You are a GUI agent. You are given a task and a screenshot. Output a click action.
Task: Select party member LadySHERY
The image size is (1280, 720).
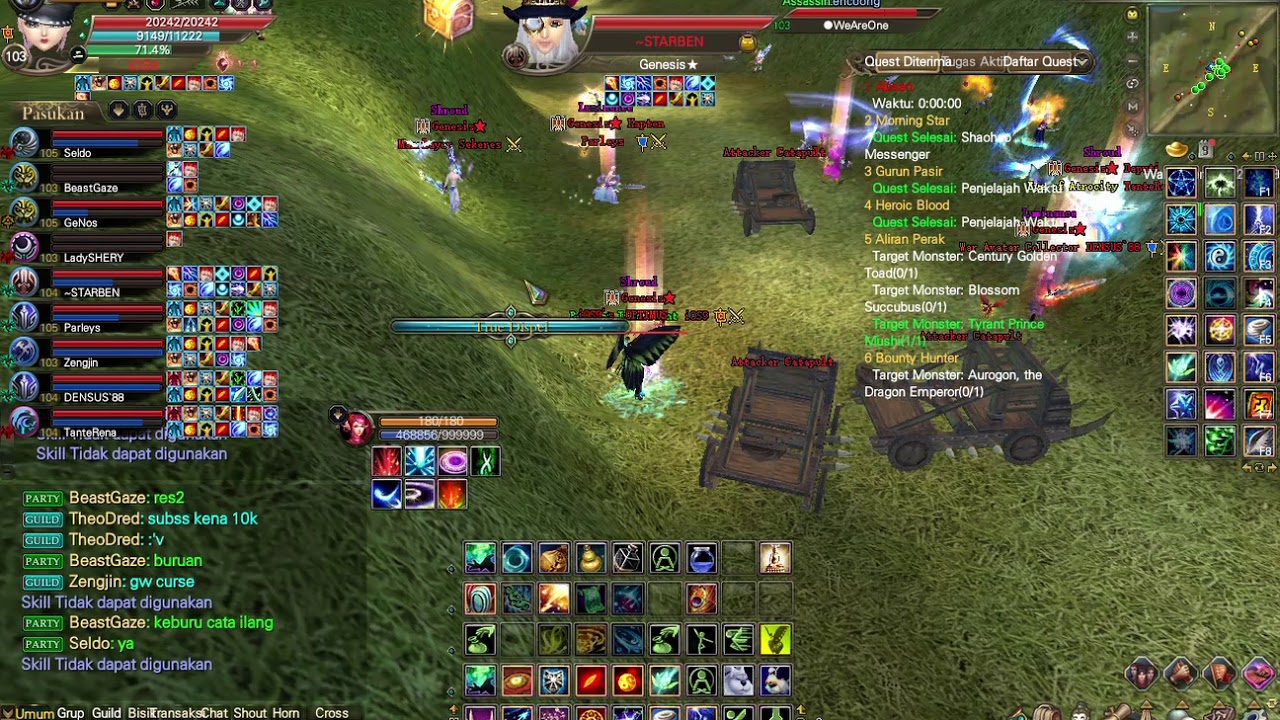point(93,258)
